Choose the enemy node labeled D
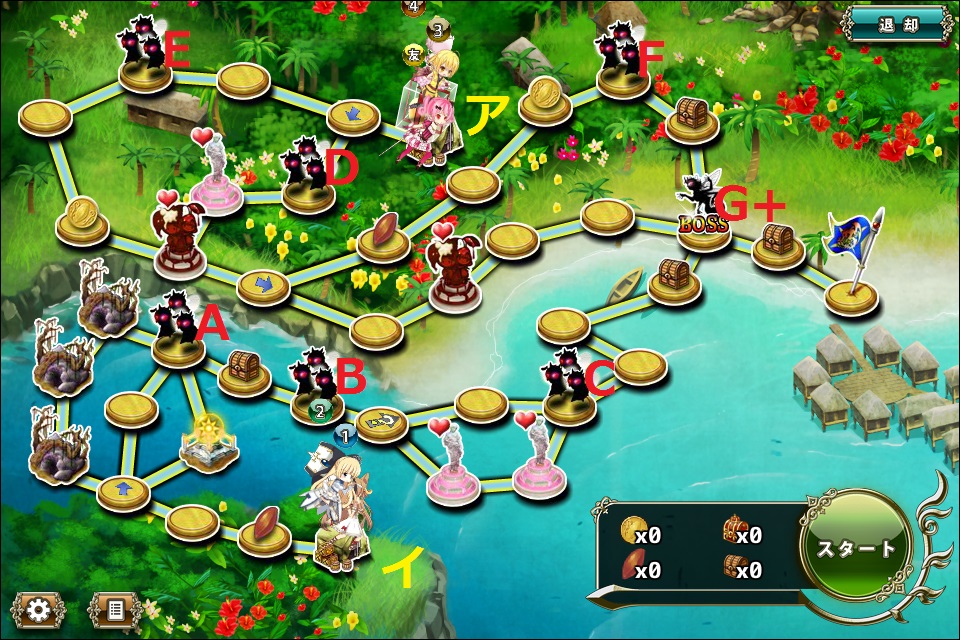Screen dimensions: 960x640 (306, 173)
